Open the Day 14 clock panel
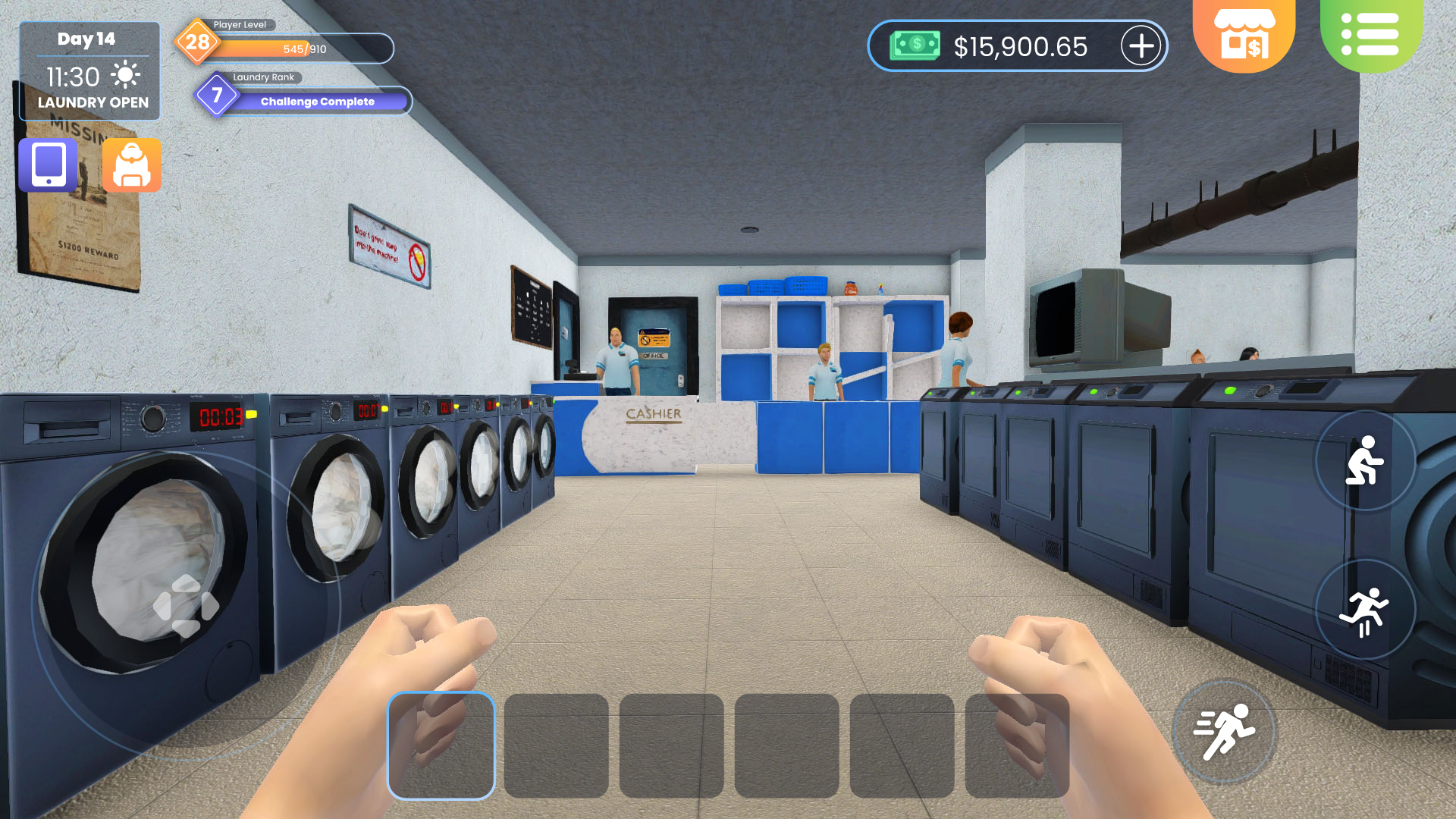Screen dimensions: 1456x819 point(85,40)
